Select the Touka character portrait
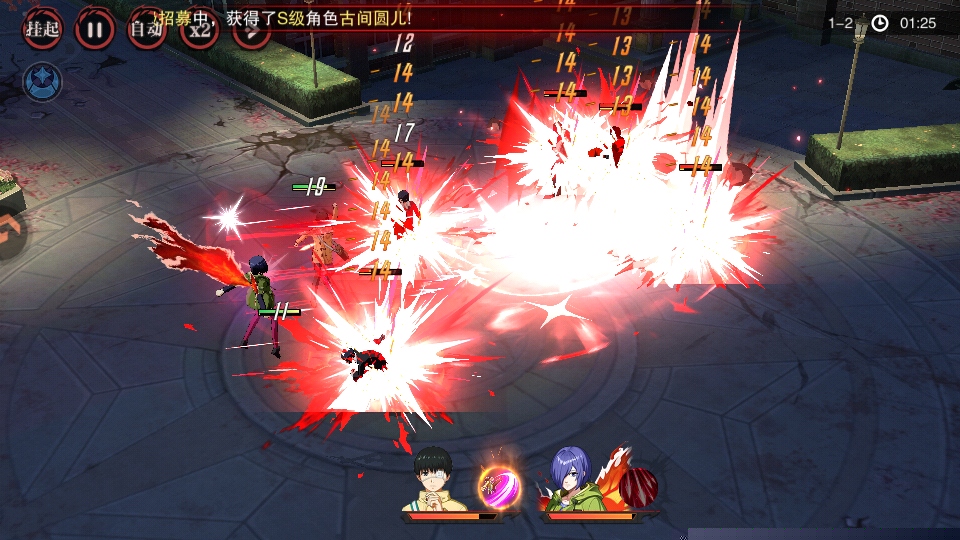The image size is (960, 540). 572,480
